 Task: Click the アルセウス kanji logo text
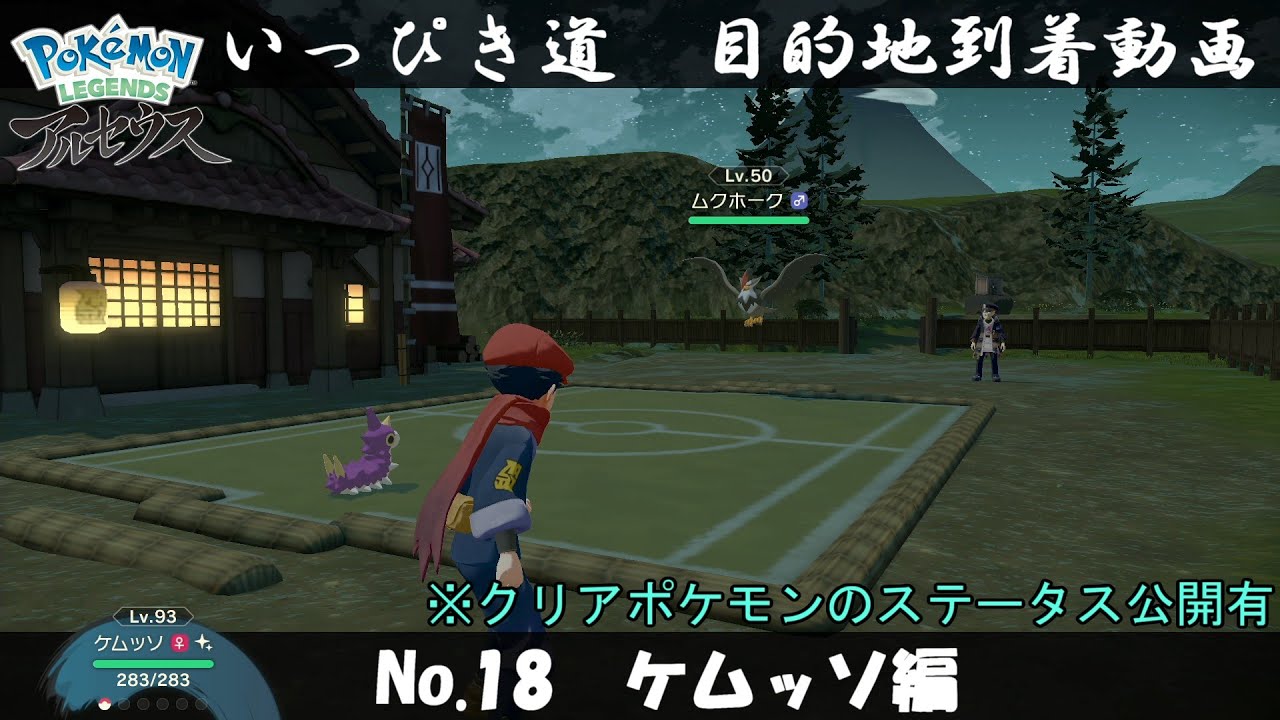coord(110,135)
